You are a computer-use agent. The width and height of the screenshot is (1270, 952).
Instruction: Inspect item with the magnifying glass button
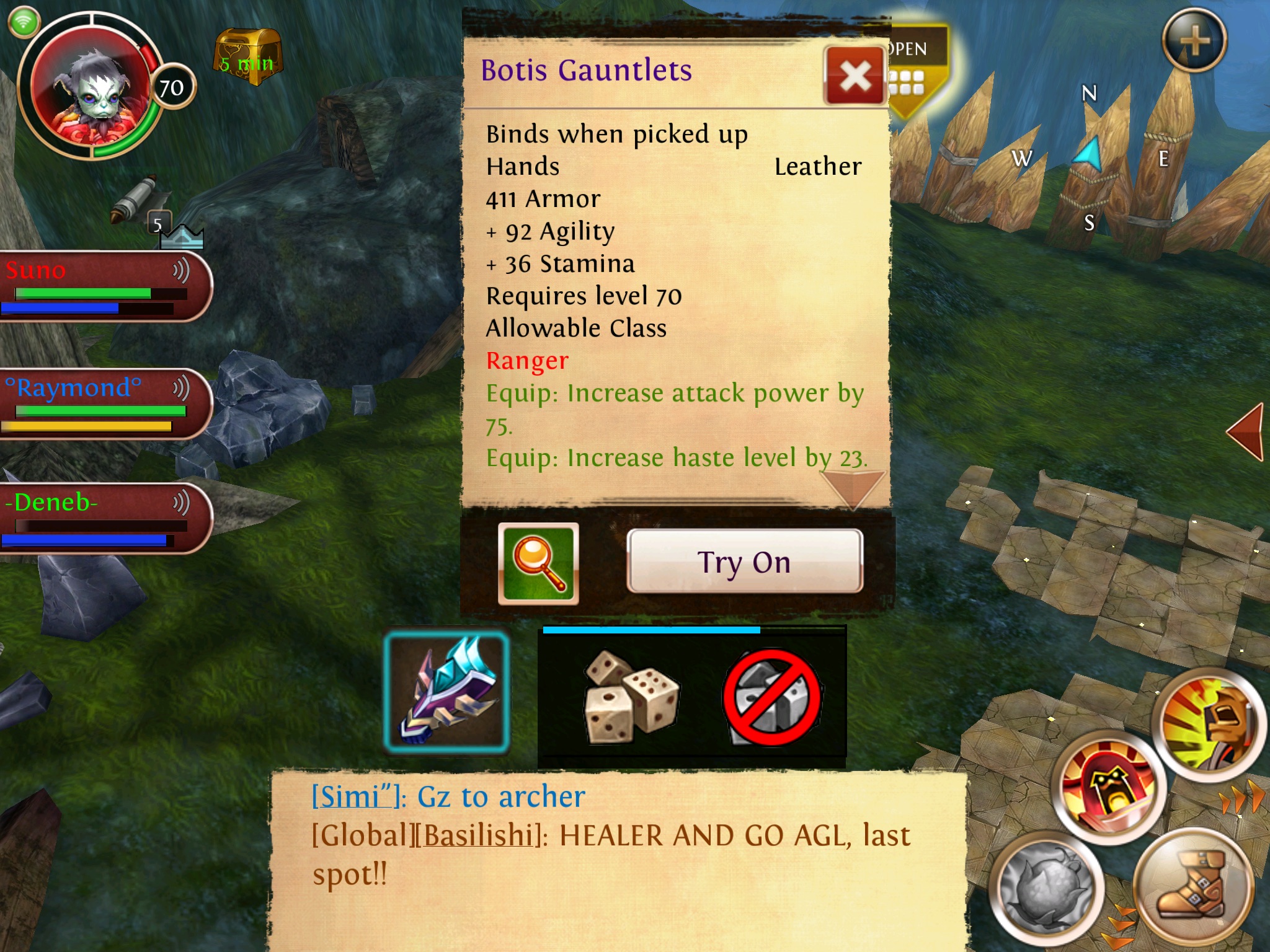point(538,563)
